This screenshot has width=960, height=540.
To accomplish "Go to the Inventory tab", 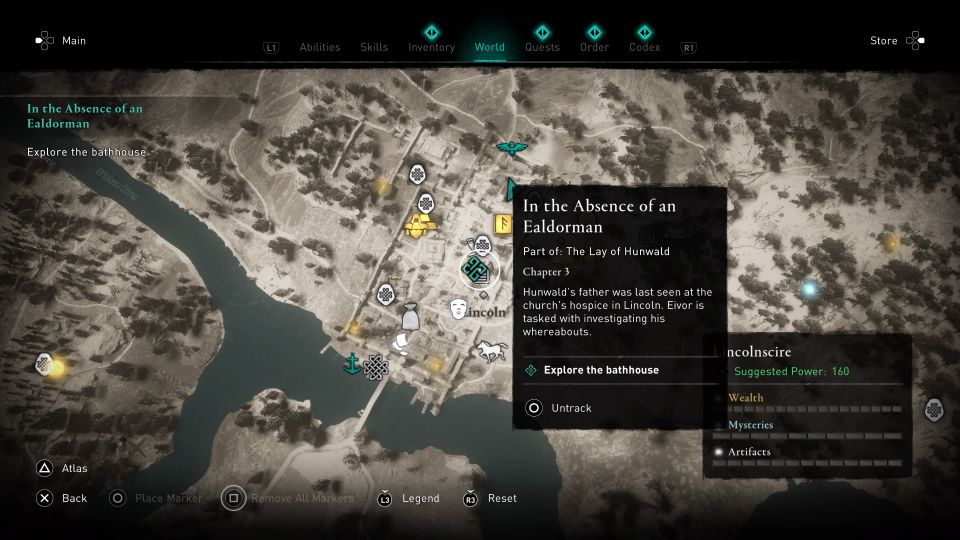I will [x=431, y=47].
